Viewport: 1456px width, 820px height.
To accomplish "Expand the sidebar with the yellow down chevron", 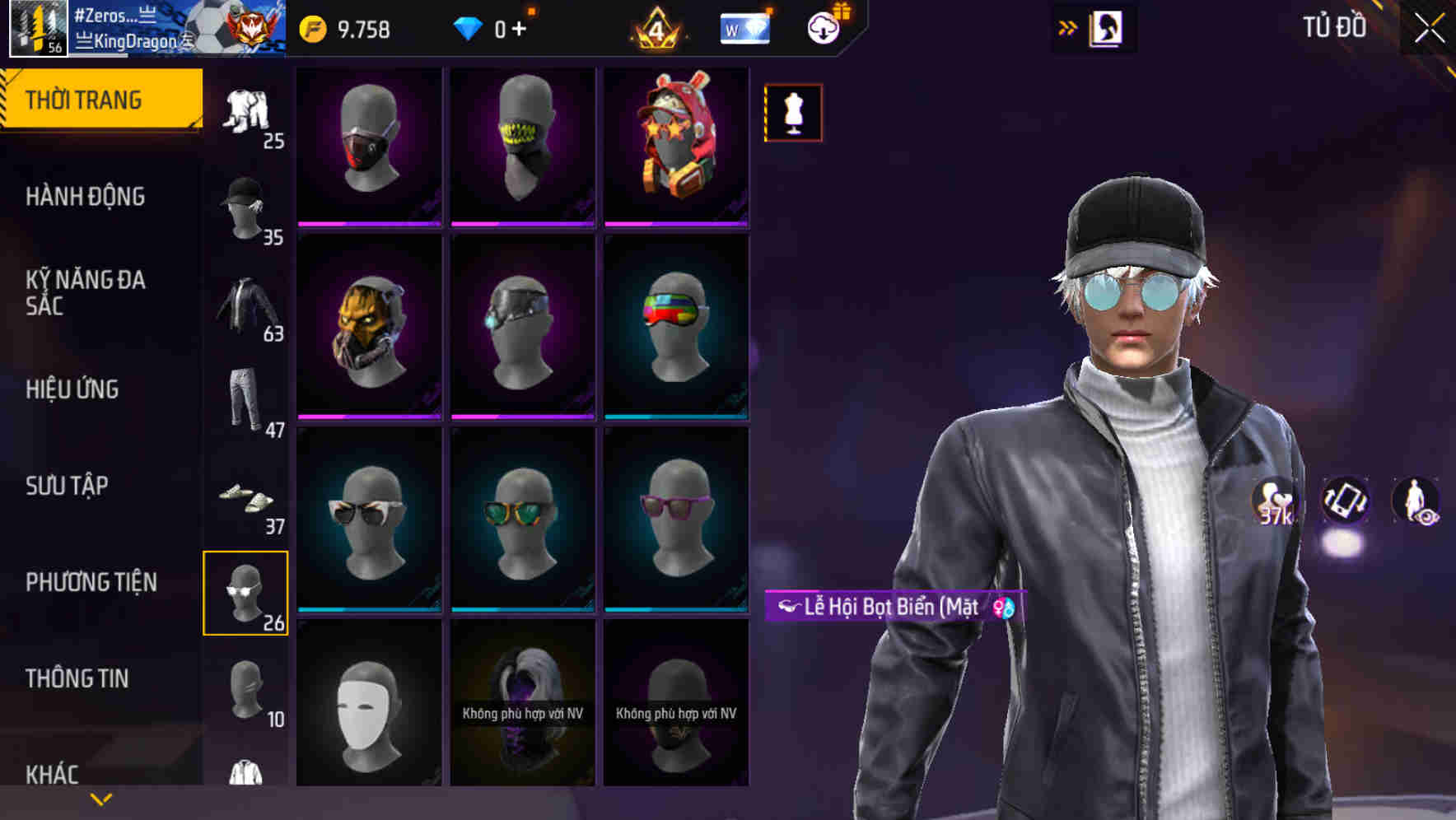I will [99, 799].
